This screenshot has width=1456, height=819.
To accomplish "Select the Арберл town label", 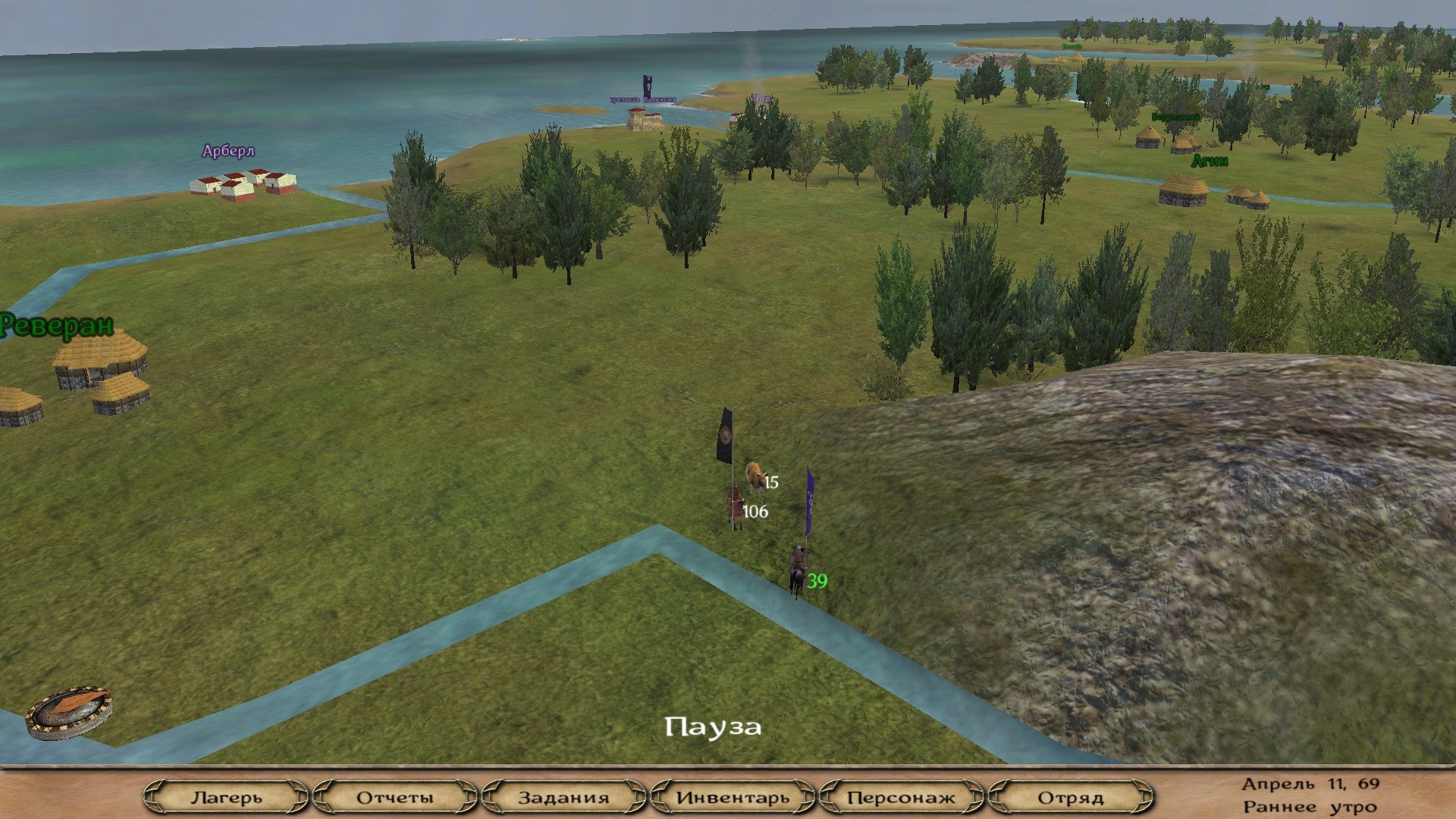I will click(x=228, y=151).
